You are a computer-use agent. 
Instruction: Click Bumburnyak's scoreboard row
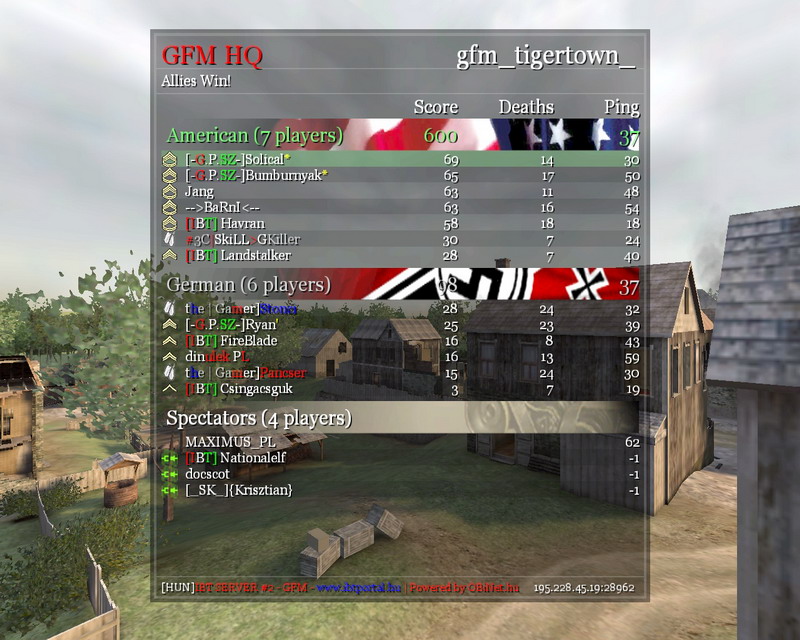click(400, 175)
